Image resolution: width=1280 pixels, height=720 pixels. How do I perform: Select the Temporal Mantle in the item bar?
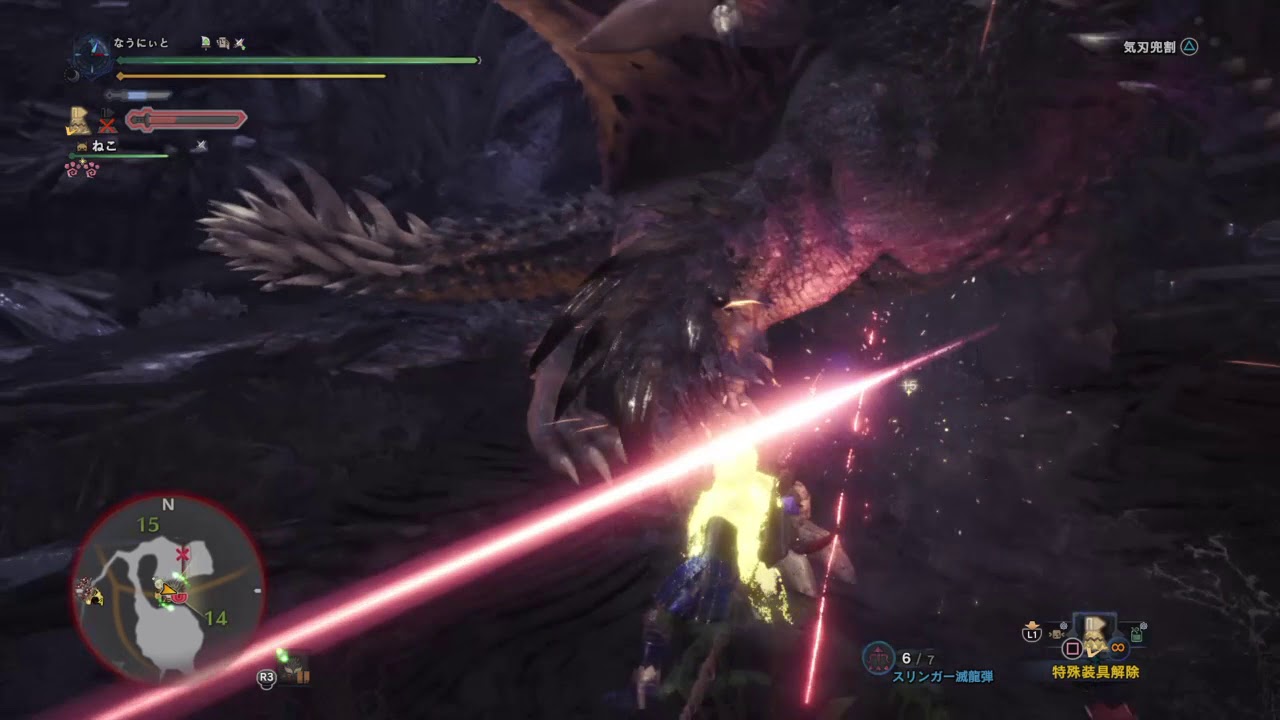pyautogui.click(x=1093, y=640)
